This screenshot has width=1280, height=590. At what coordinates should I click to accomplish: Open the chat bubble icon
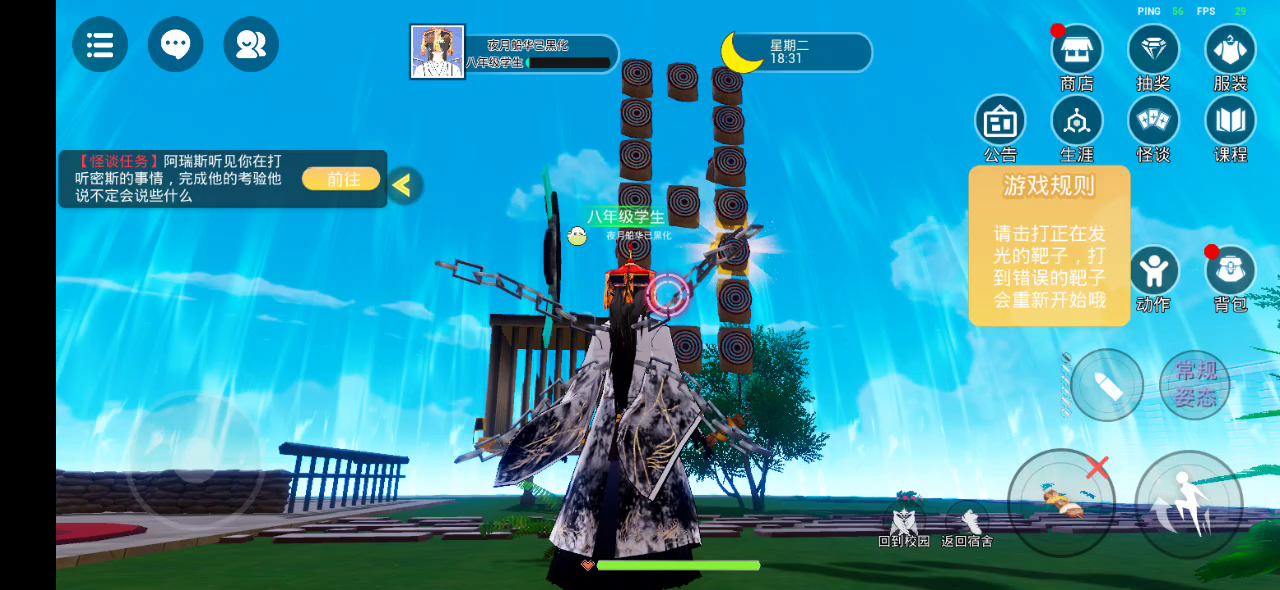[176, 44]
